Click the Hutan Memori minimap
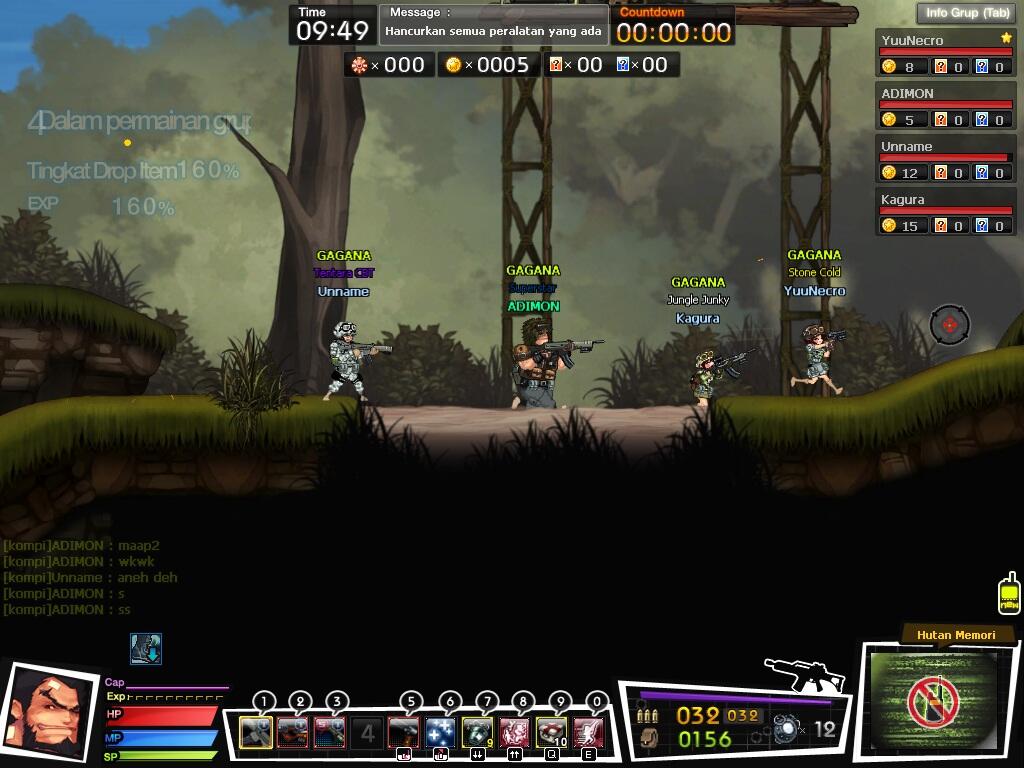The height and width of the screenshot is (768, 1024). [x=933, y=700]
